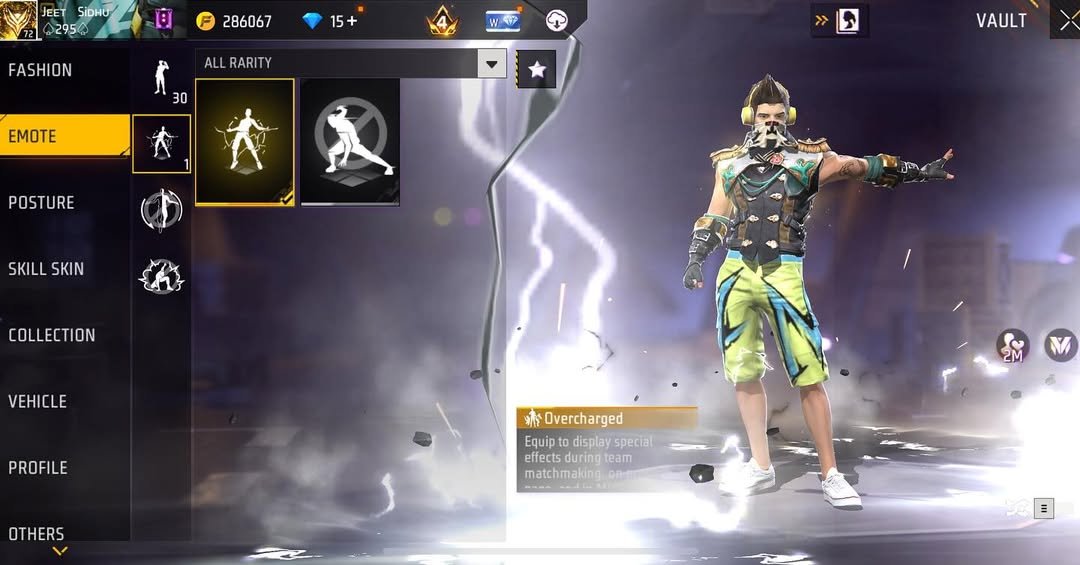Close the Vault screen
Image resolution: width=1080 pixels, height=565 pixels.
point(1068,22)
